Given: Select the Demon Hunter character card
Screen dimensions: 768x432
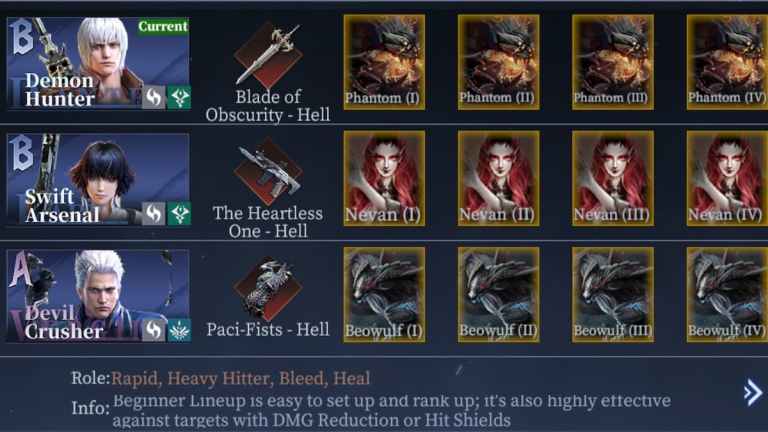Looking at the screenshot, I should (x=98, y=62).
